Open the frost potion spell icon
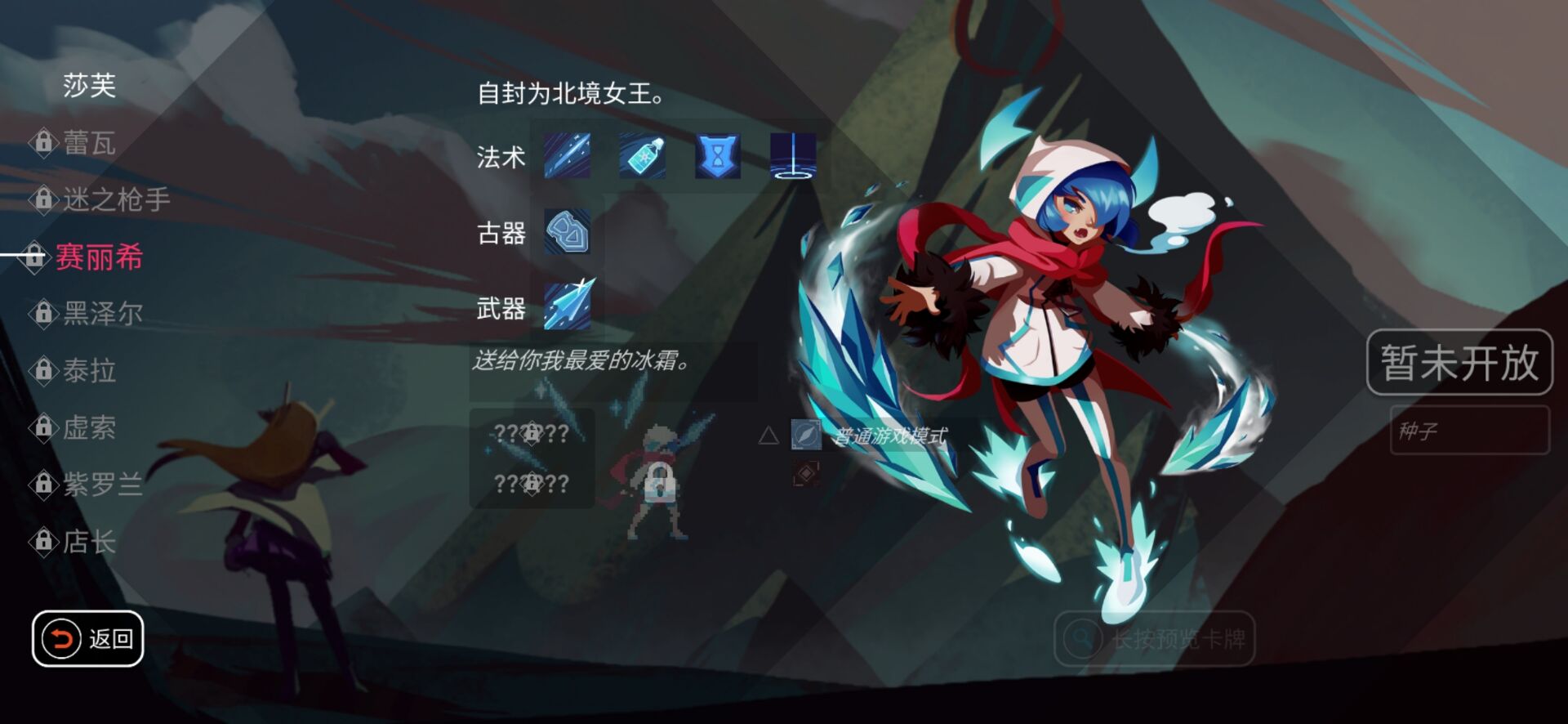 pos(642,157)
